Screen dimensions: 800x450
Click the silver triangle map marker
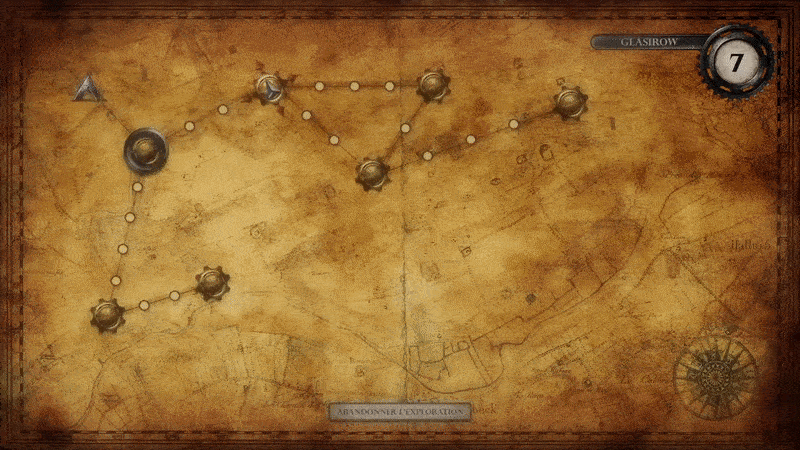(89, 89)
